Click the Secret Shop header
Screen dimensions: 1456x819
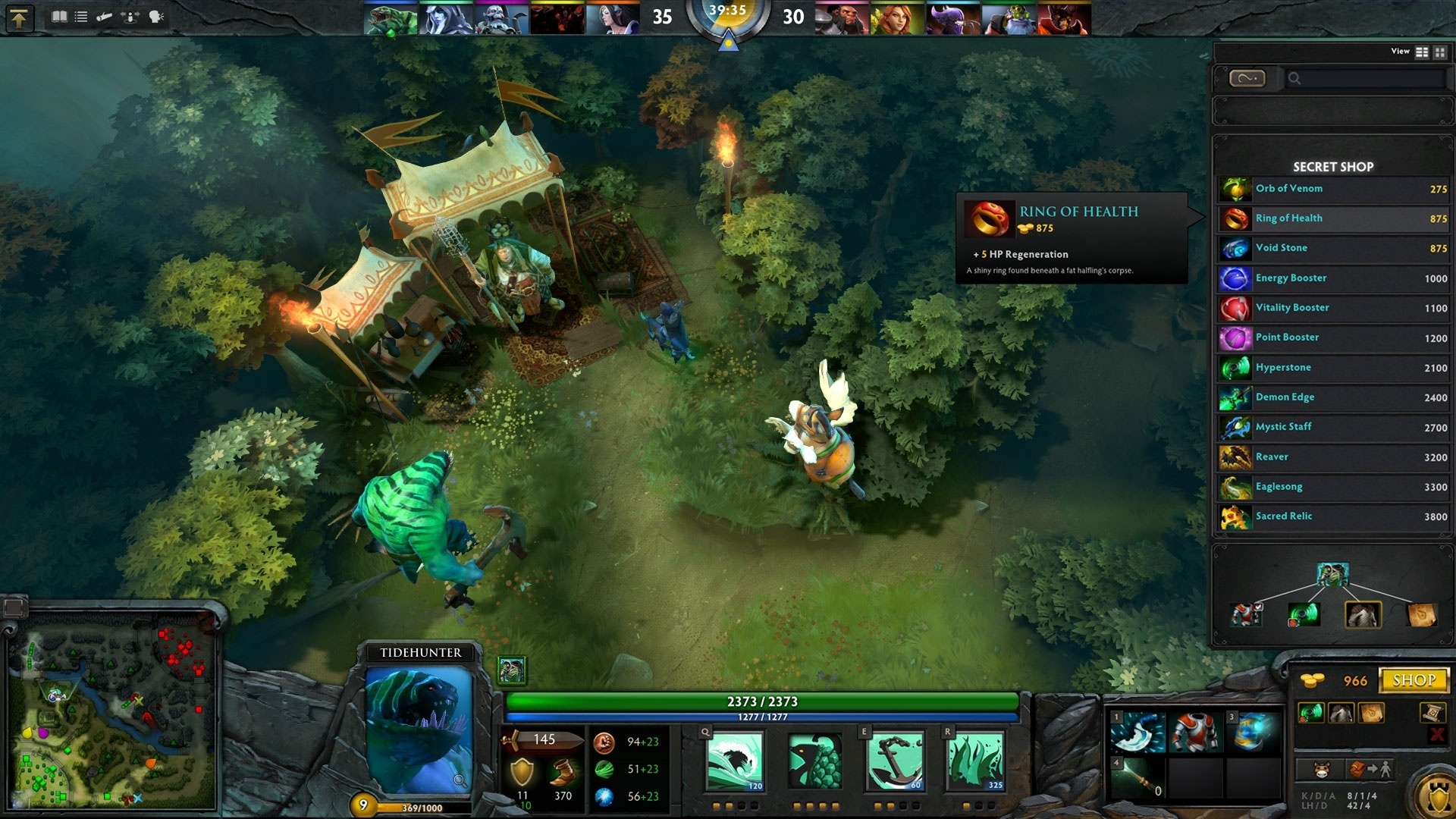1332,167
